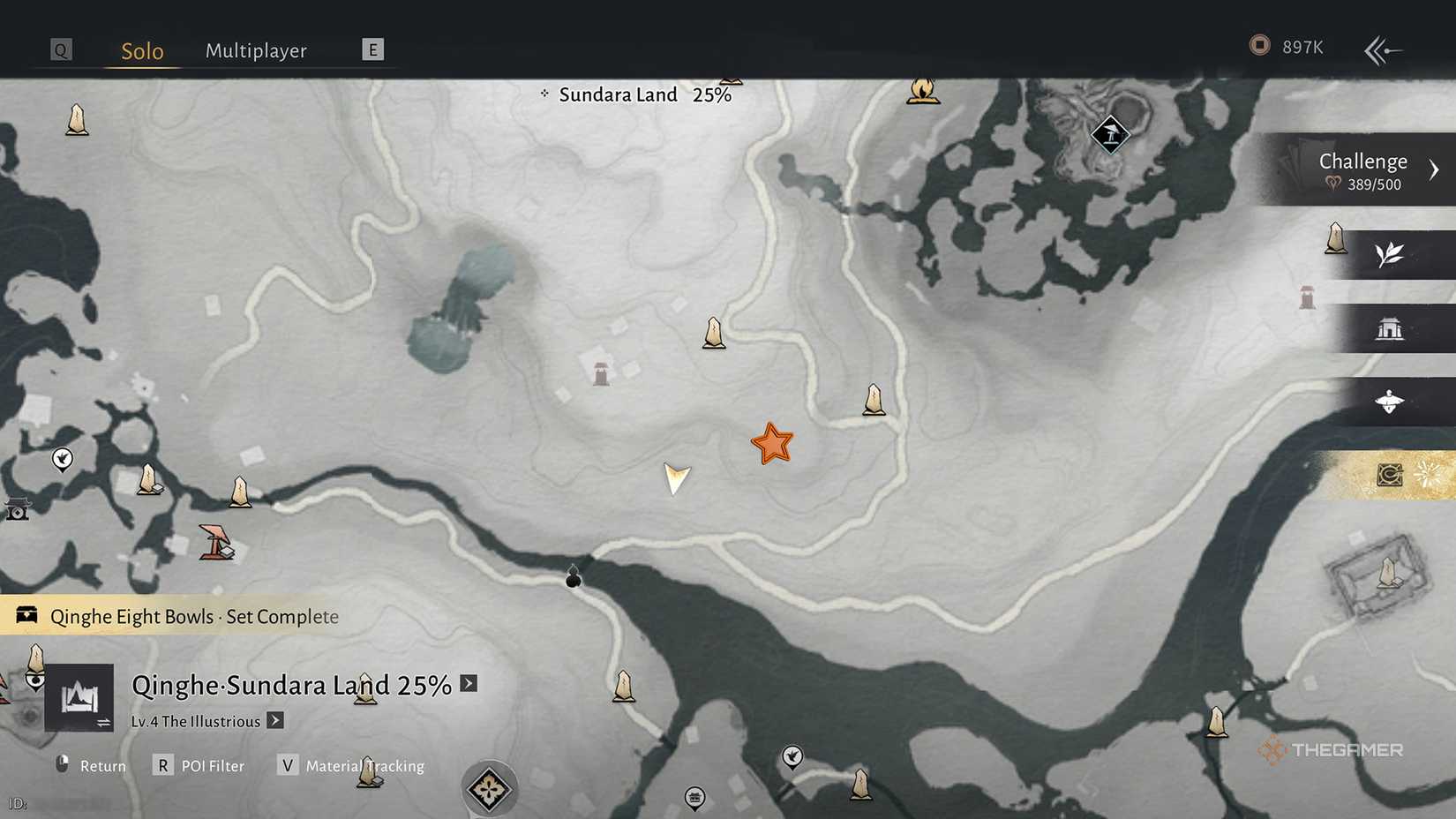Click the orange star marker on the map
The height and width of the screenshot is (819, 1456).
[x=773, y=443]
